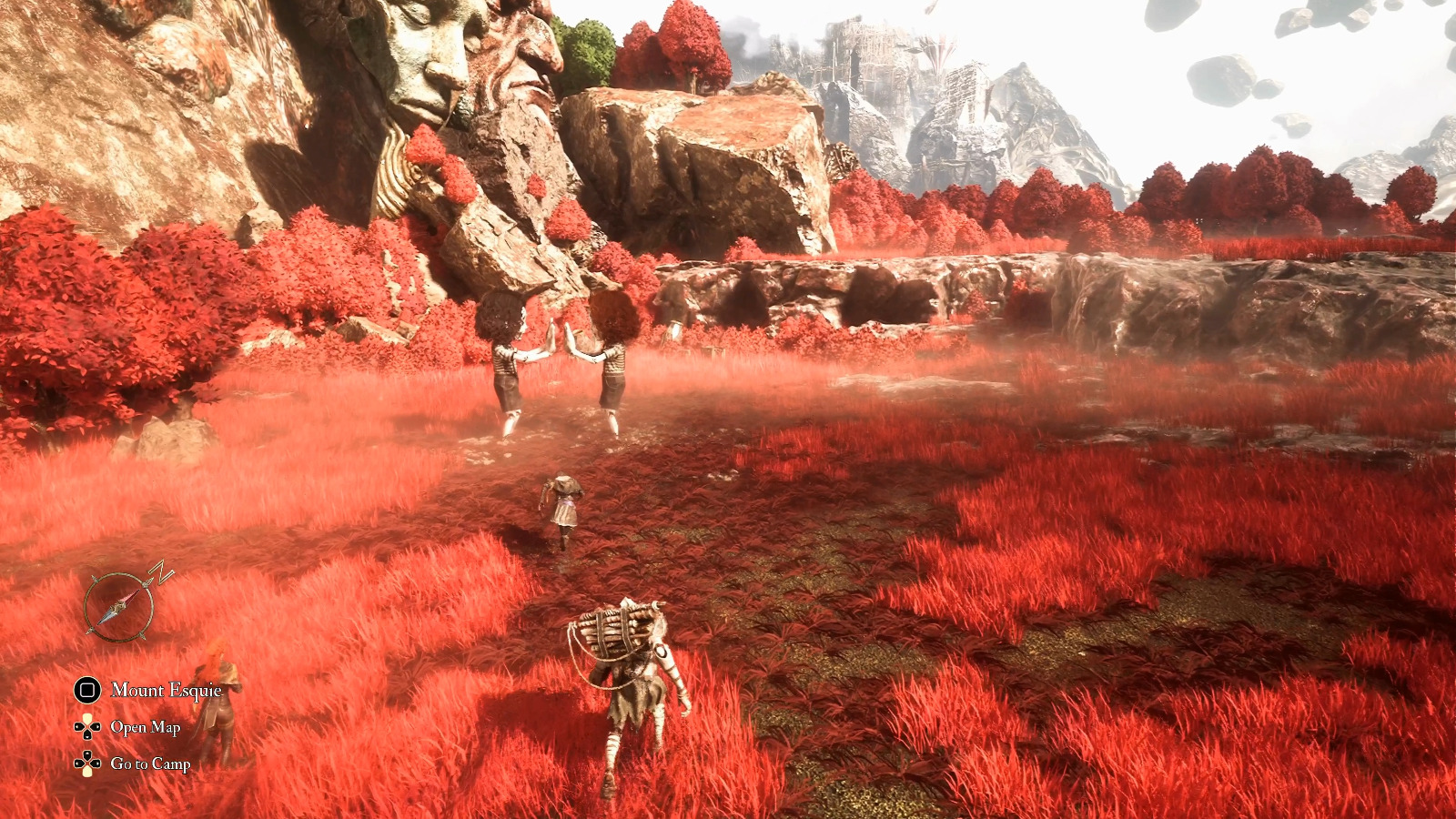Select the Go to Camp menu entry
Viewport: 1456px width, 819px height.
coord(150,764)
